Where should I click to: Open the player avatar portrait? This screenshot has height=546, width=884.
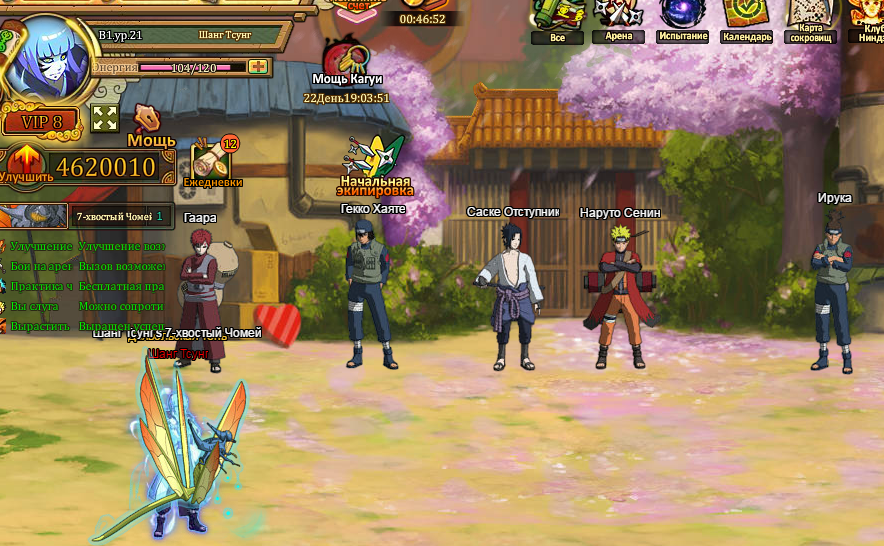point(47,58)
